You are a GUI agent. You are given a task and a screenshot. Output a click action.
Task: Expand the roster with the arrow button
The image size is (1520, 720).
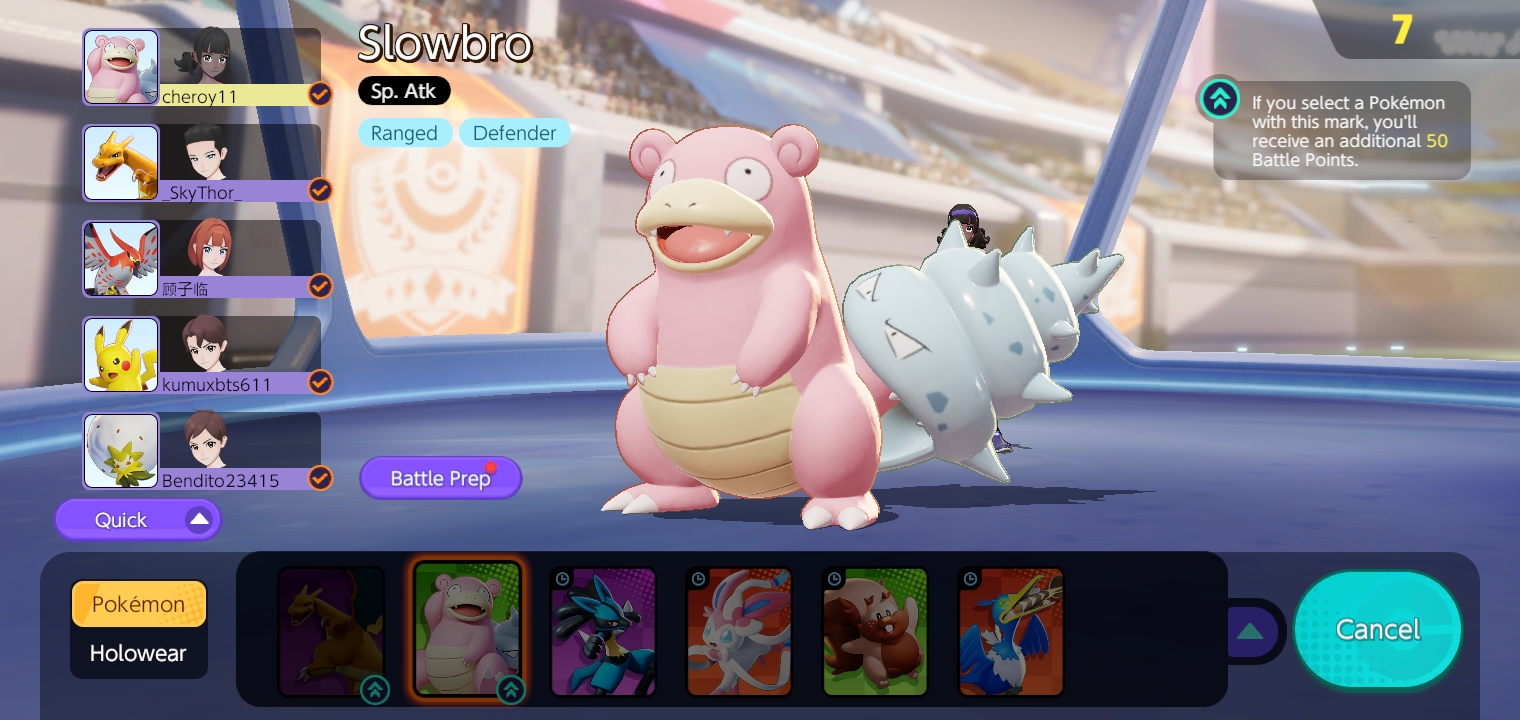coord(1250,631)
